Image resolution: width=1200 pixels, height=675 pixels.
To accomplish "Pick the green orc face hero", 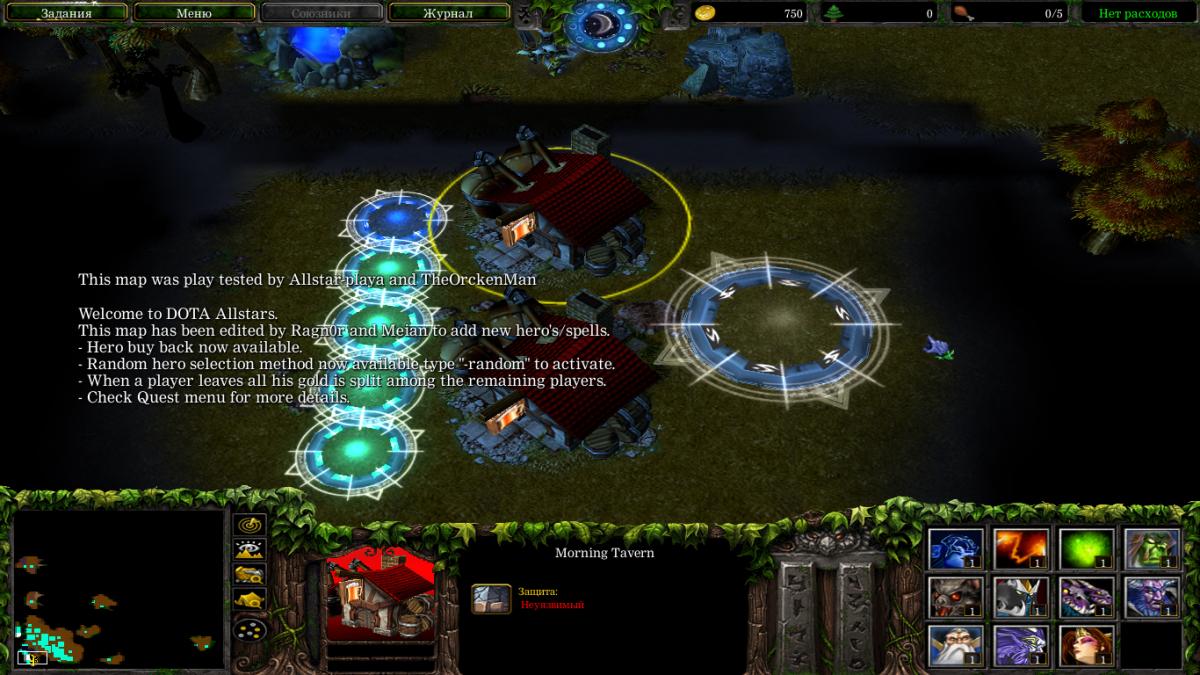I will point(1151,549).
